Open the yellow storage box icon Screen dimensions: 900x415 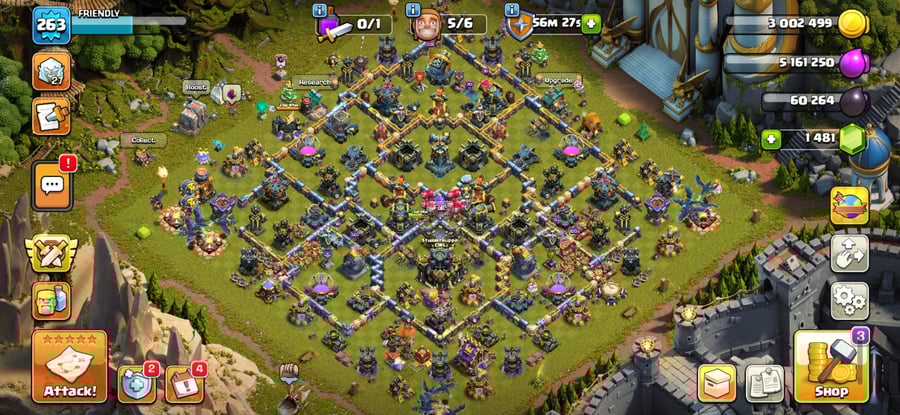pos(718,383)
